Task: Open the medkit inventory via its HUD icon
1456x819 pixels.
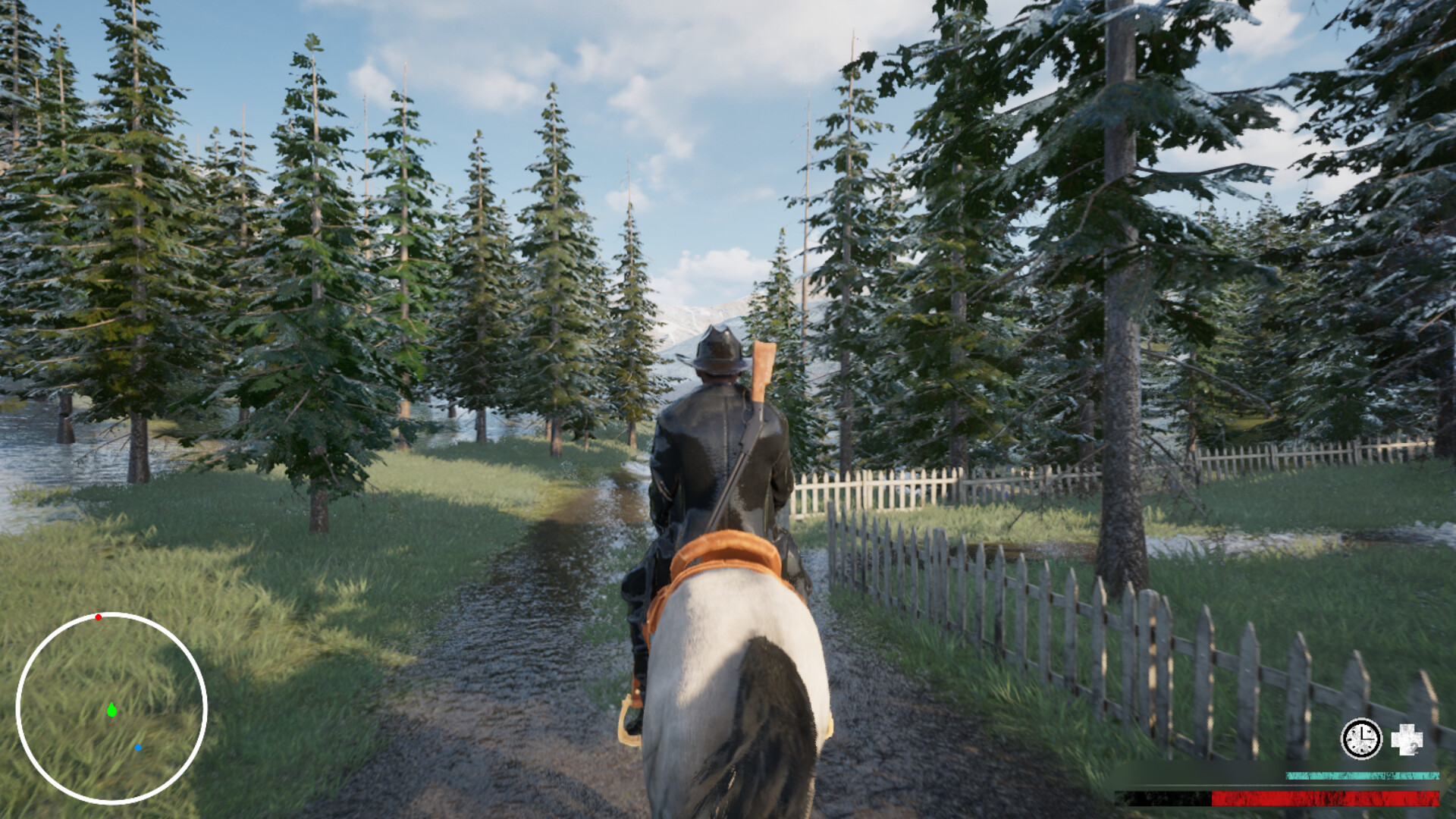Action: [x=1408, y=739]
